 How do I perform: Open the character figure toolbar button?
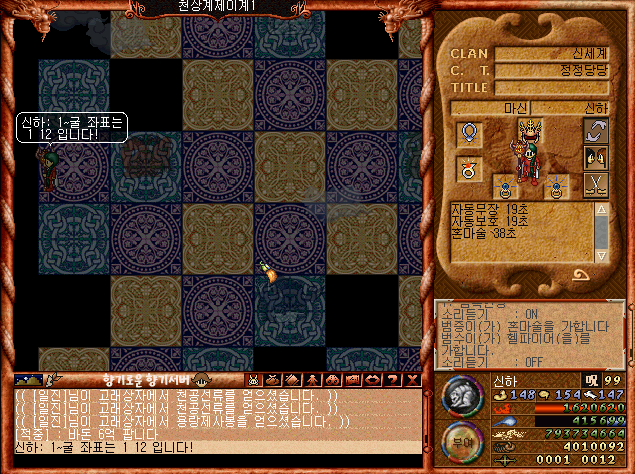pyautogui.click(x=312, y=380)
